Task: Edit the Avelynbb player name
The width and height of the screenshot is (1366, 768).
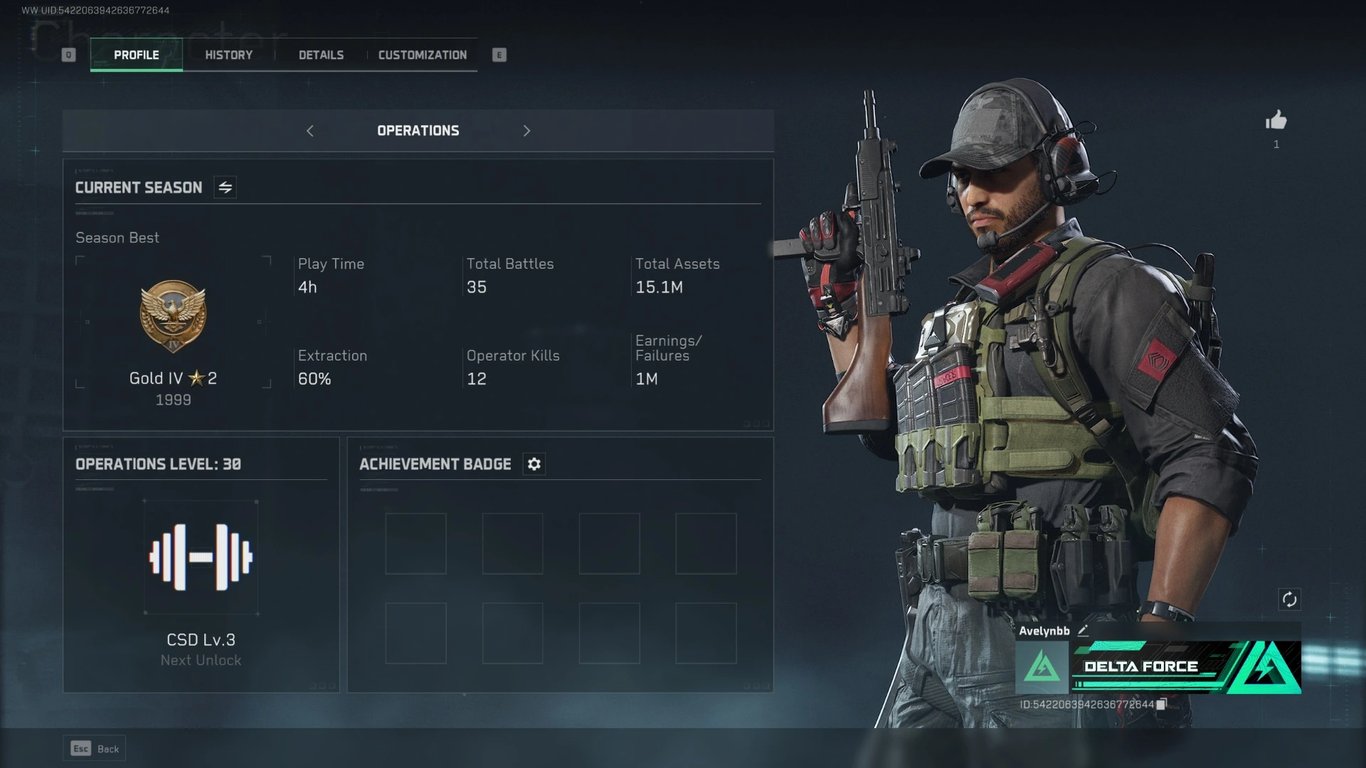Action: [1083, 631]
